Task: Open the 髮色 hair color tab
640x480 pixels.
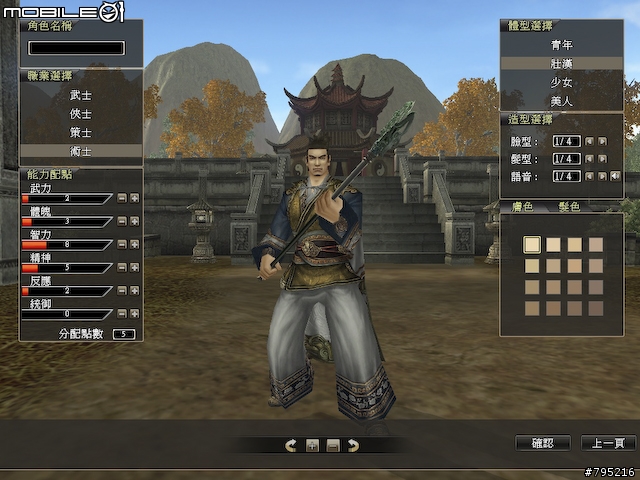Action: 569,206
